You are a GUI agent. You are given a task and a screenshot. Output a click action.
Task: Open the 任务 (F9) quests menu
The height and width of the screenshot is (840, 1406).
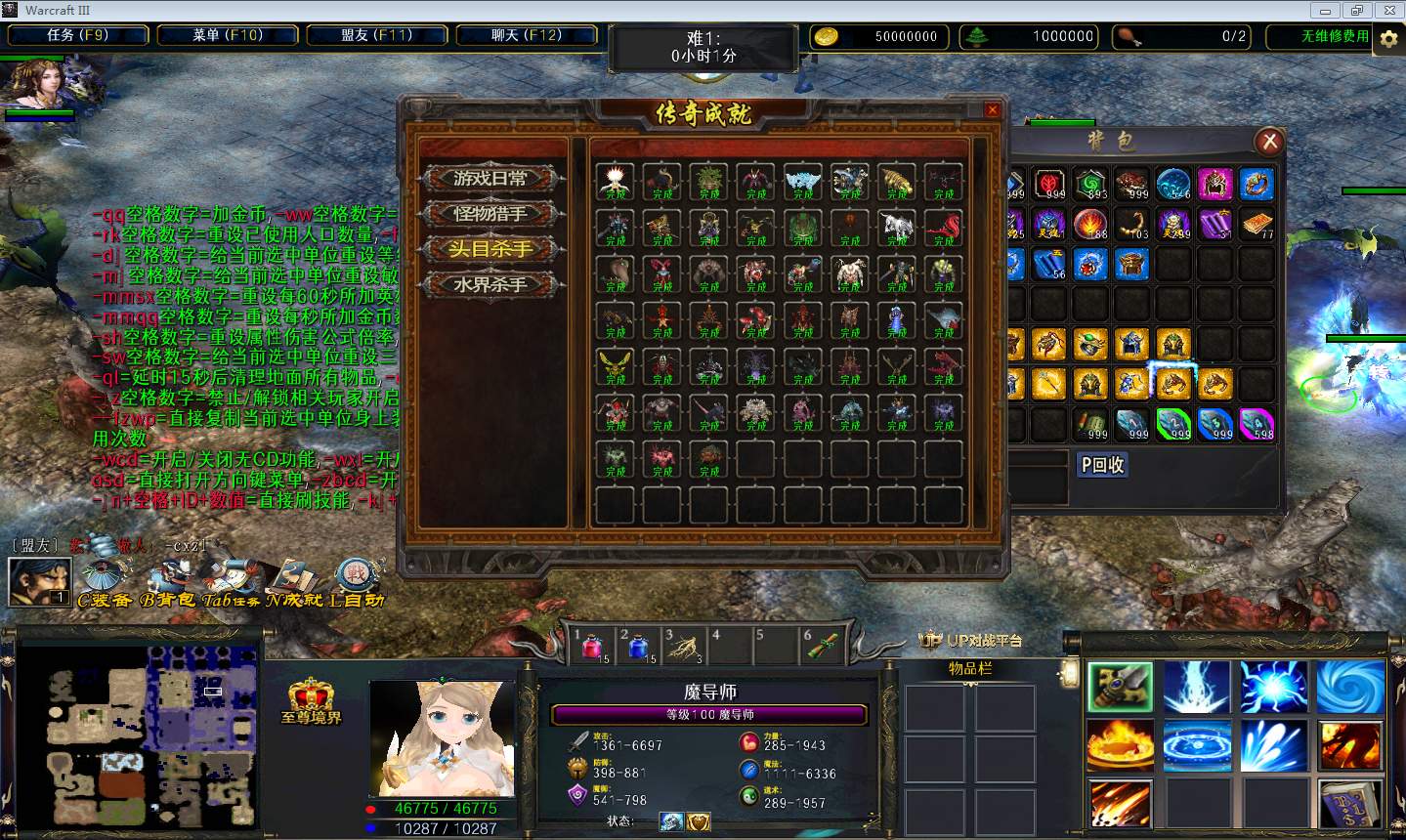click(x=78, y=35)
